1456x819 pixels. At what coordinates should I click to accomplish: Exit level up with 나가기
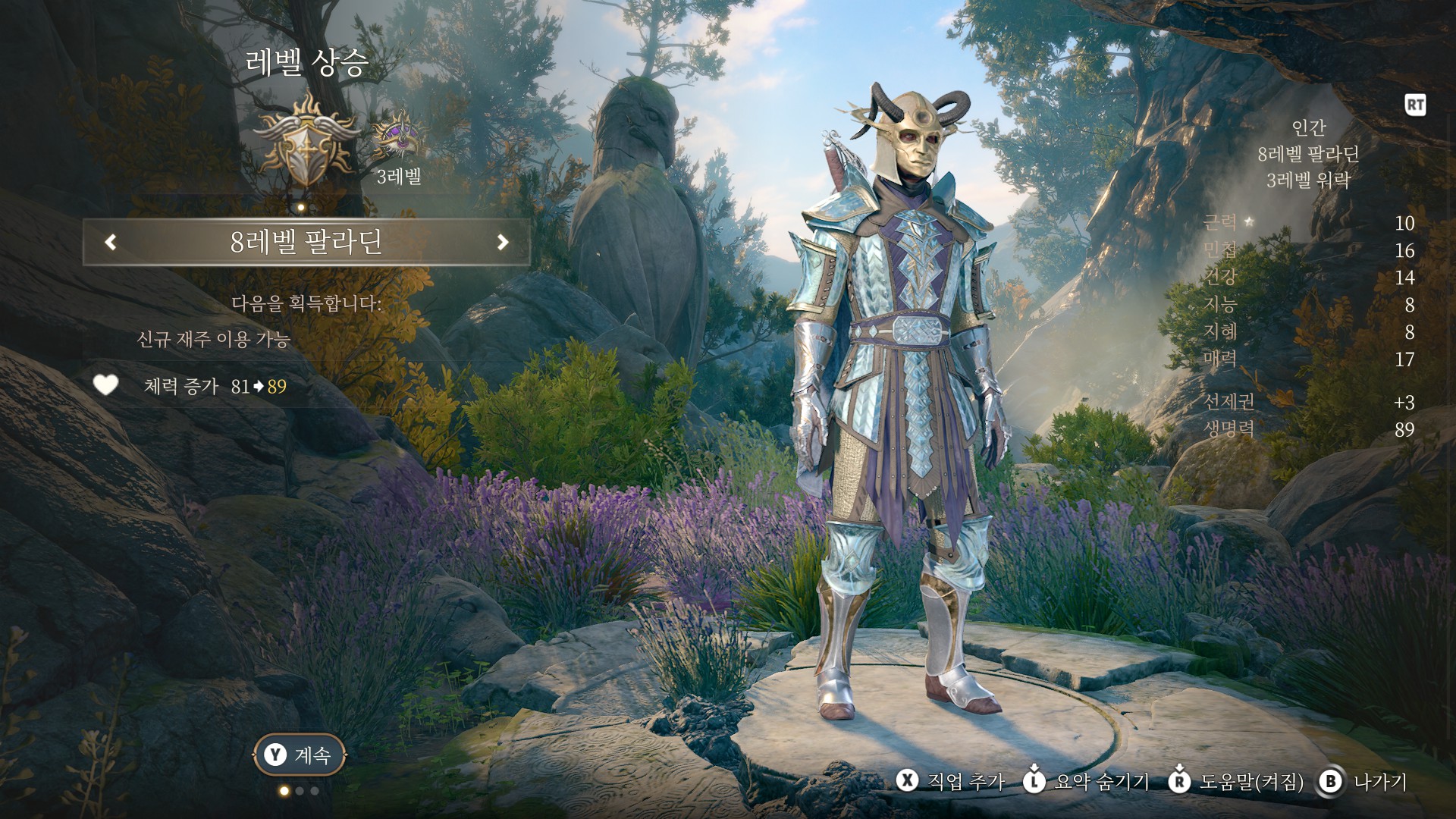coord(1363,782)
